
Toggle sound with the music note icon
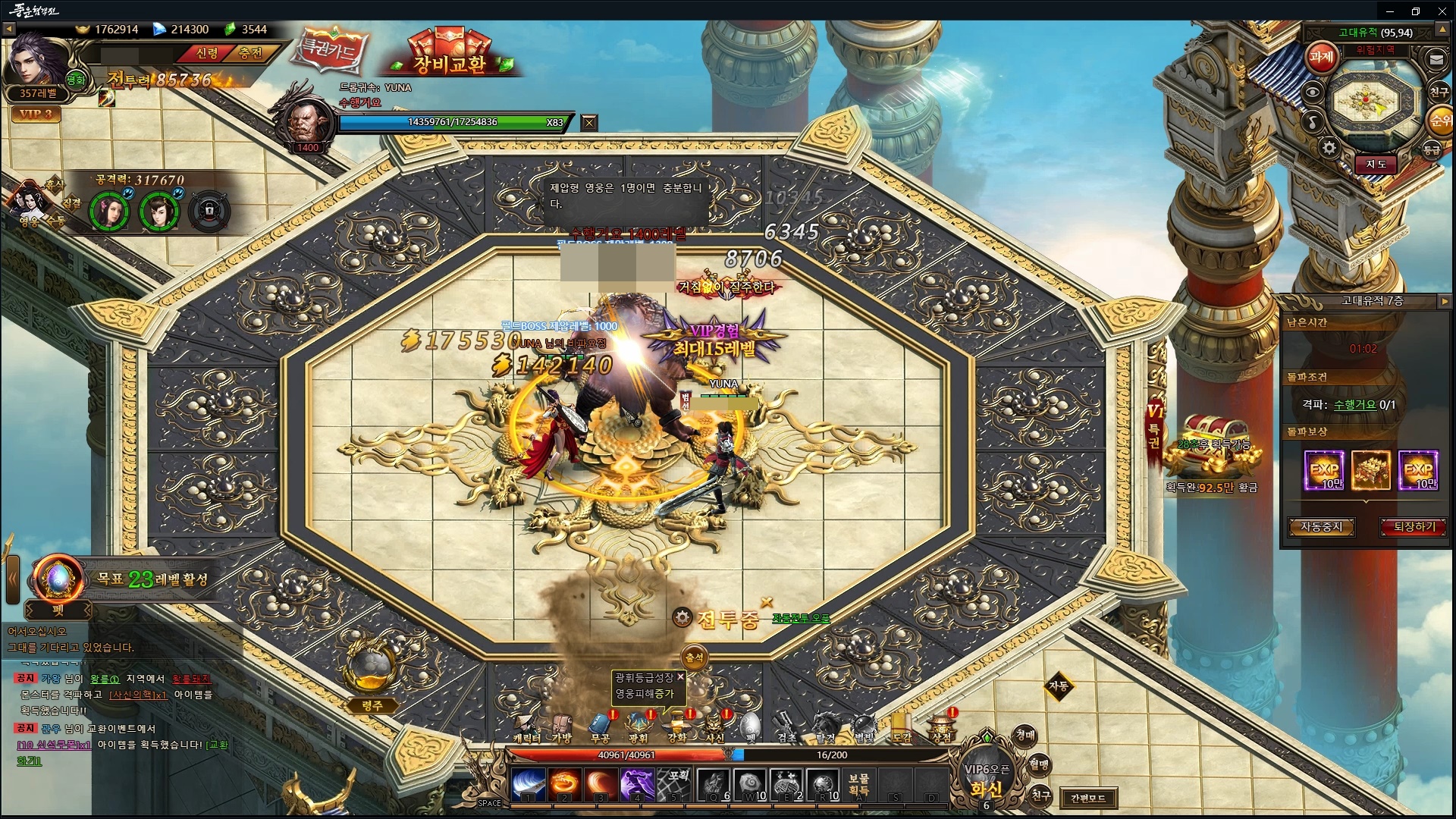click(1313, 121)
